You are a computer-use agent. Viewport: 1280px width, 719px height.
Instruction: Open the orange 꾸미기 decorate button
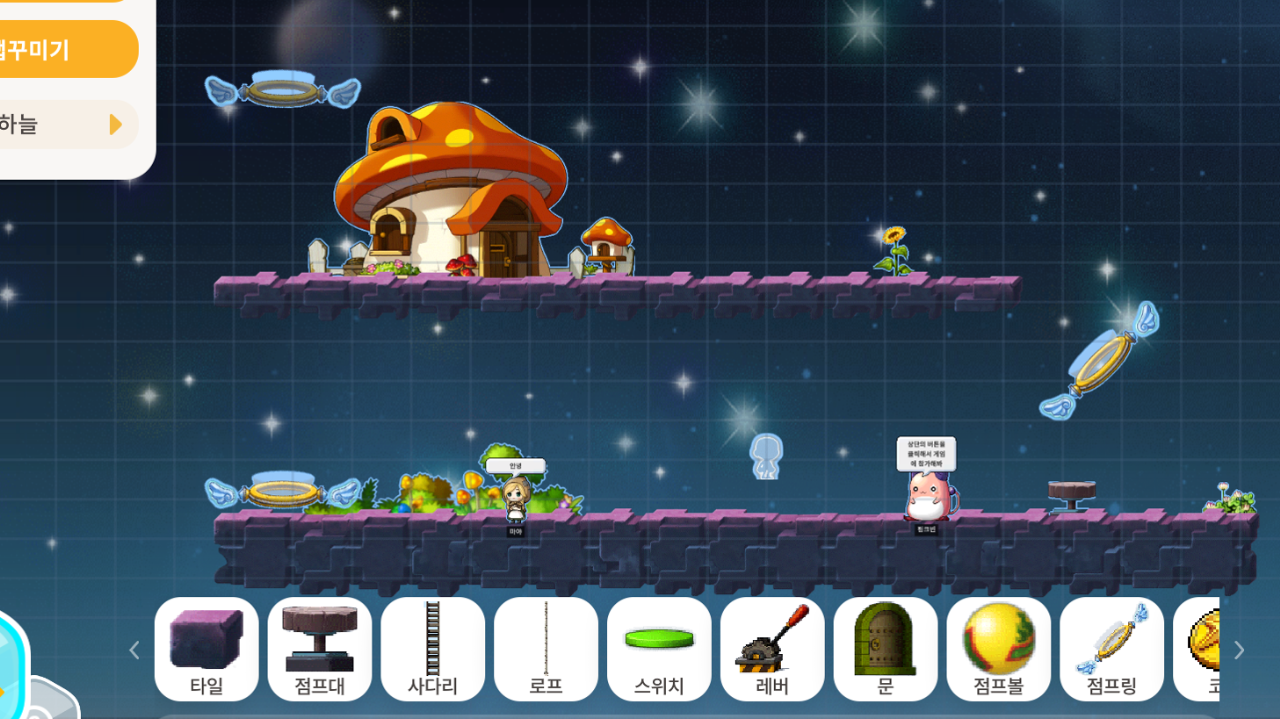click(x=60, y=49)
